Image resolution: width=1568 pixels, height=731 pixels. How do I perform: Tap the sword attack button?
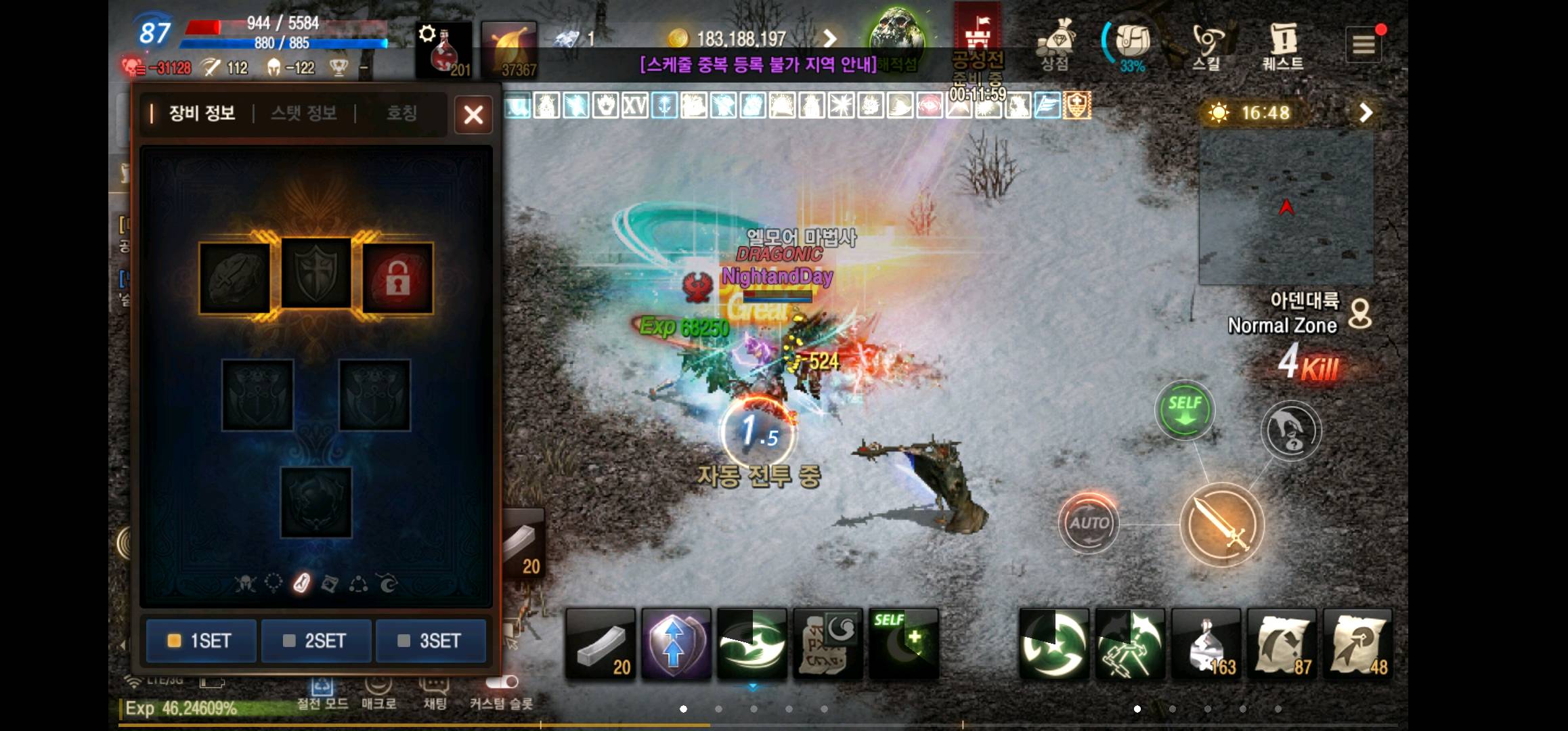tap(1223, 525)
